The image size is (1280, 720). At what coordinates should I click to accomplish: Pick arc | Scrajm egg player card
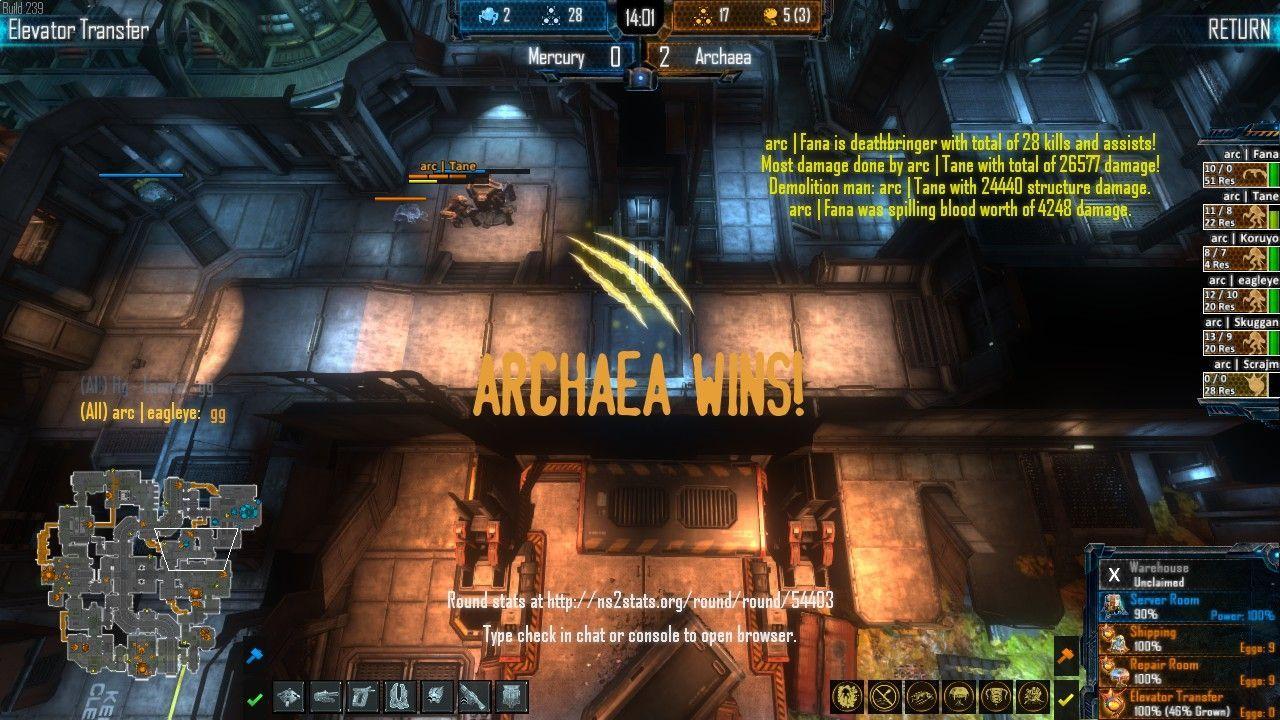point(1241,379)
